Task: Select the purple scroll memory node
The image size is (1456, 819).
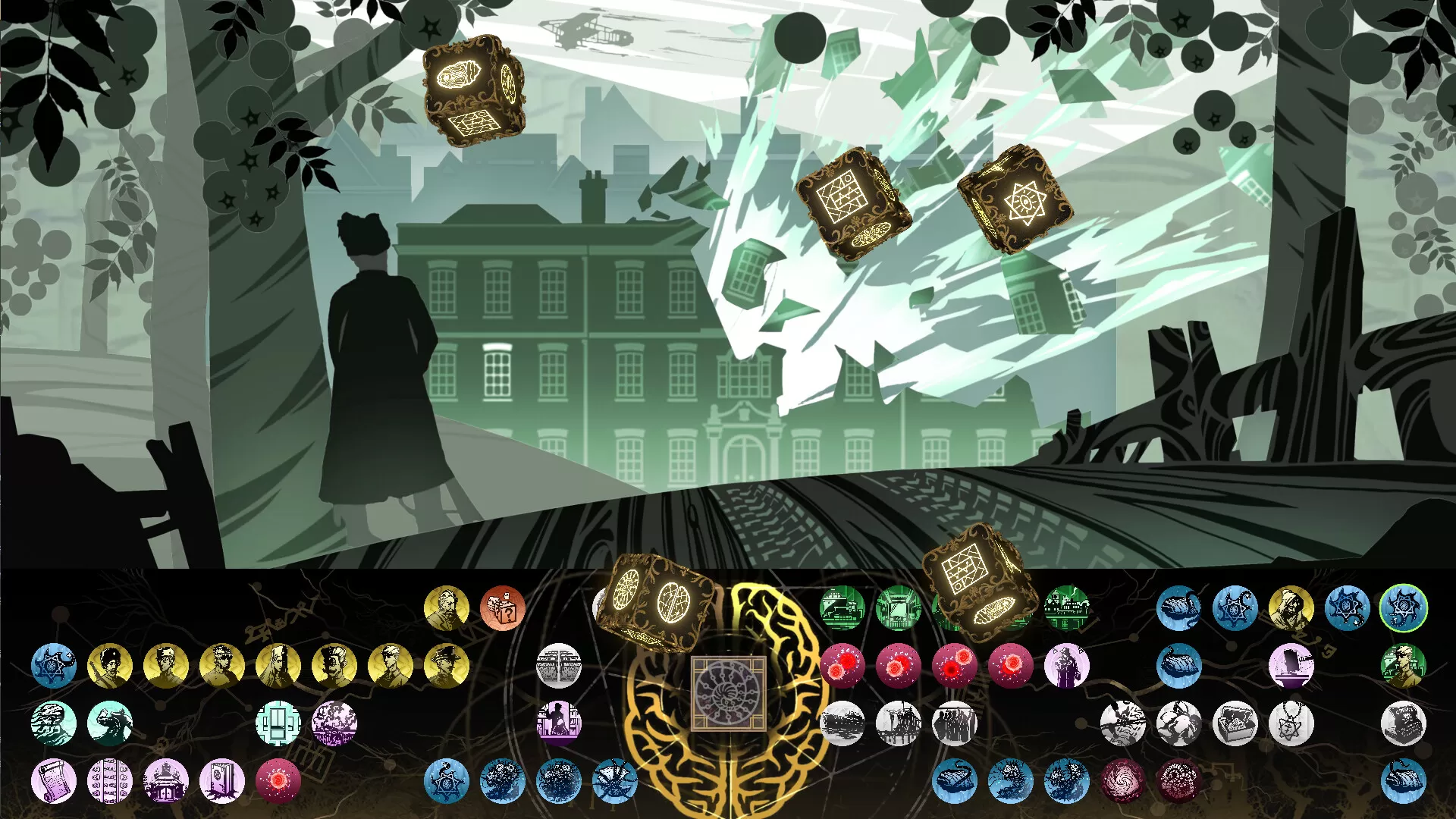Action: [53, 783]
